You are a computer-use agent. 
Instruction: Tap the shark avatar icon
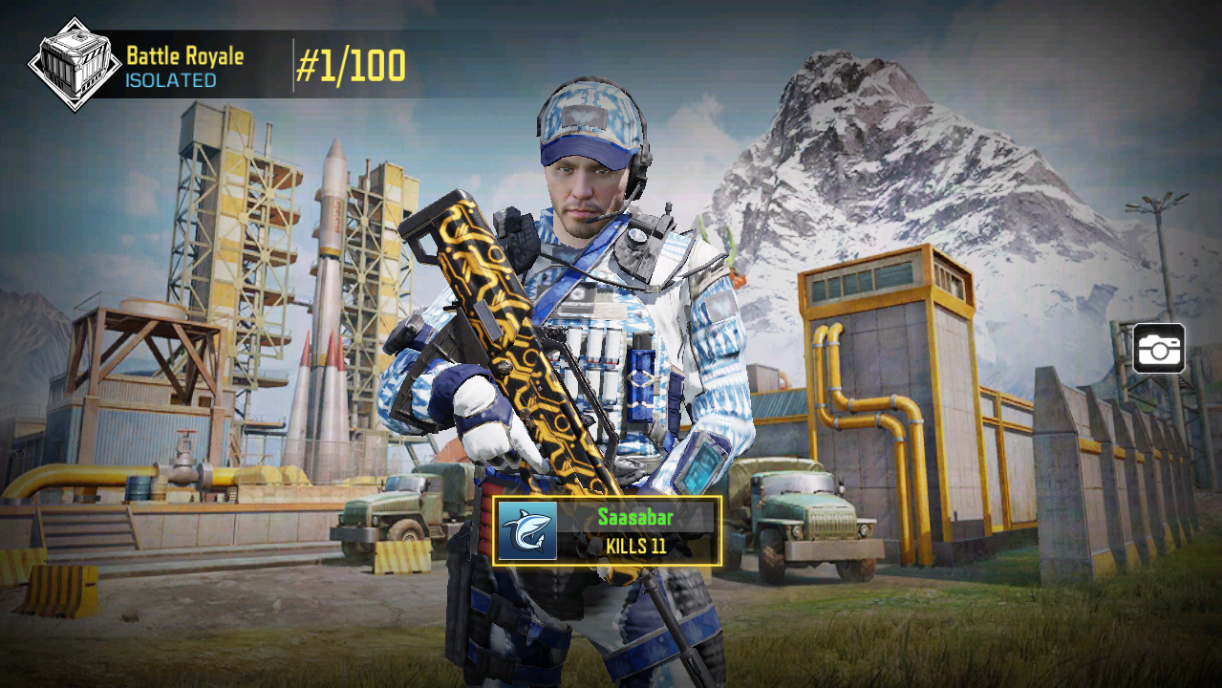(528, 531)
